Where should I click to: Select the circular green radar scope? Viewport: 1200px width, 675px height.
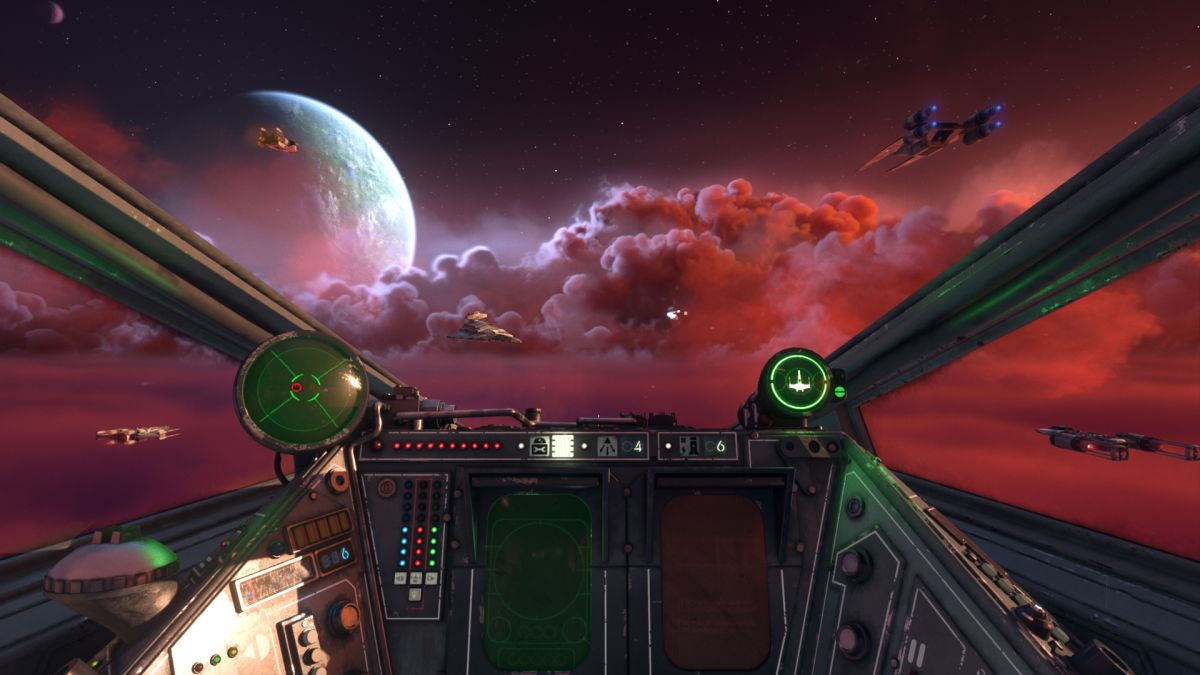tap(302, 389)
